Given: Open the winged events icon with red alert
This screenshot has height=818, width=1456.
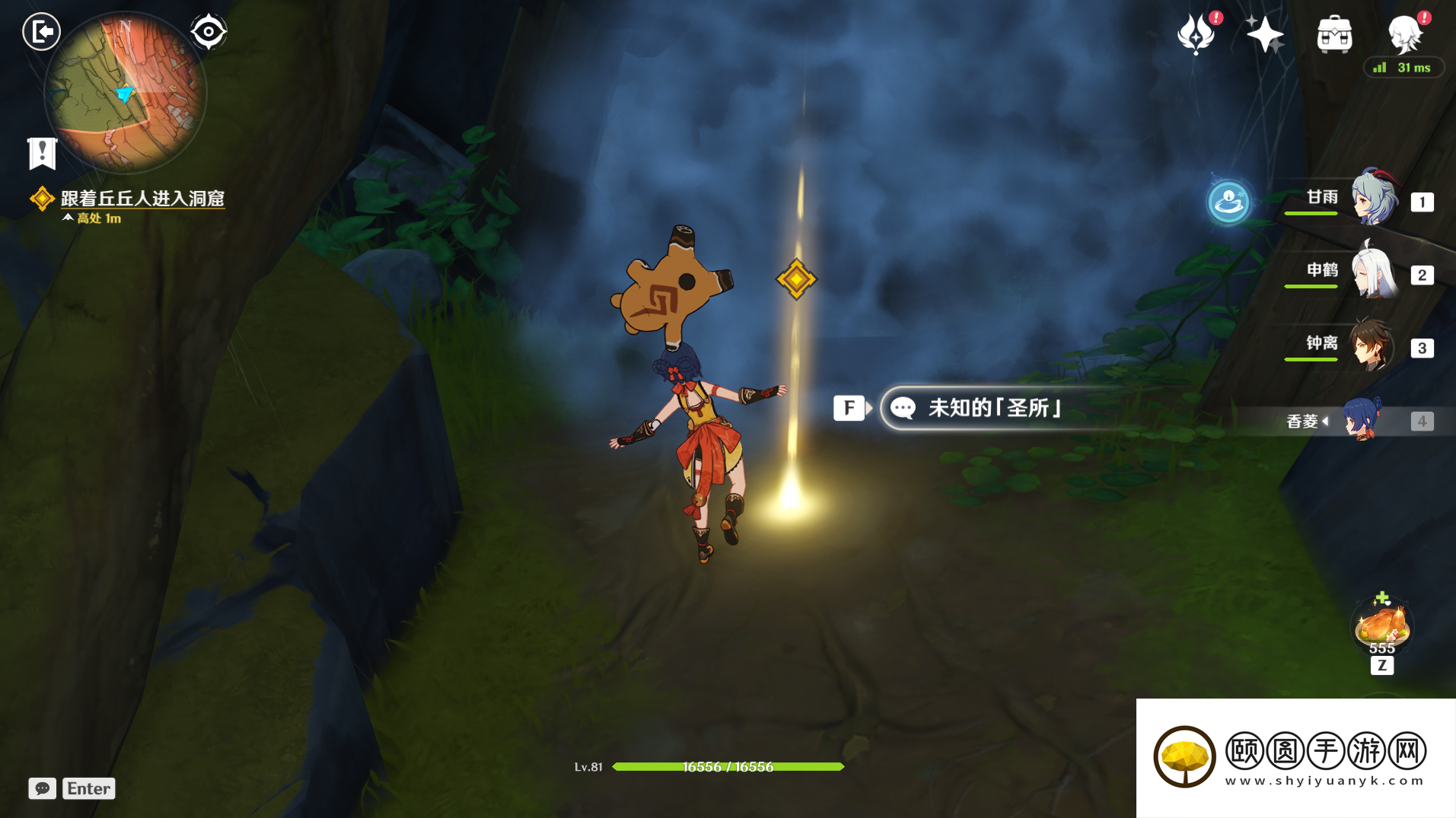Looking at the screenshot, I should point(1196,35).
